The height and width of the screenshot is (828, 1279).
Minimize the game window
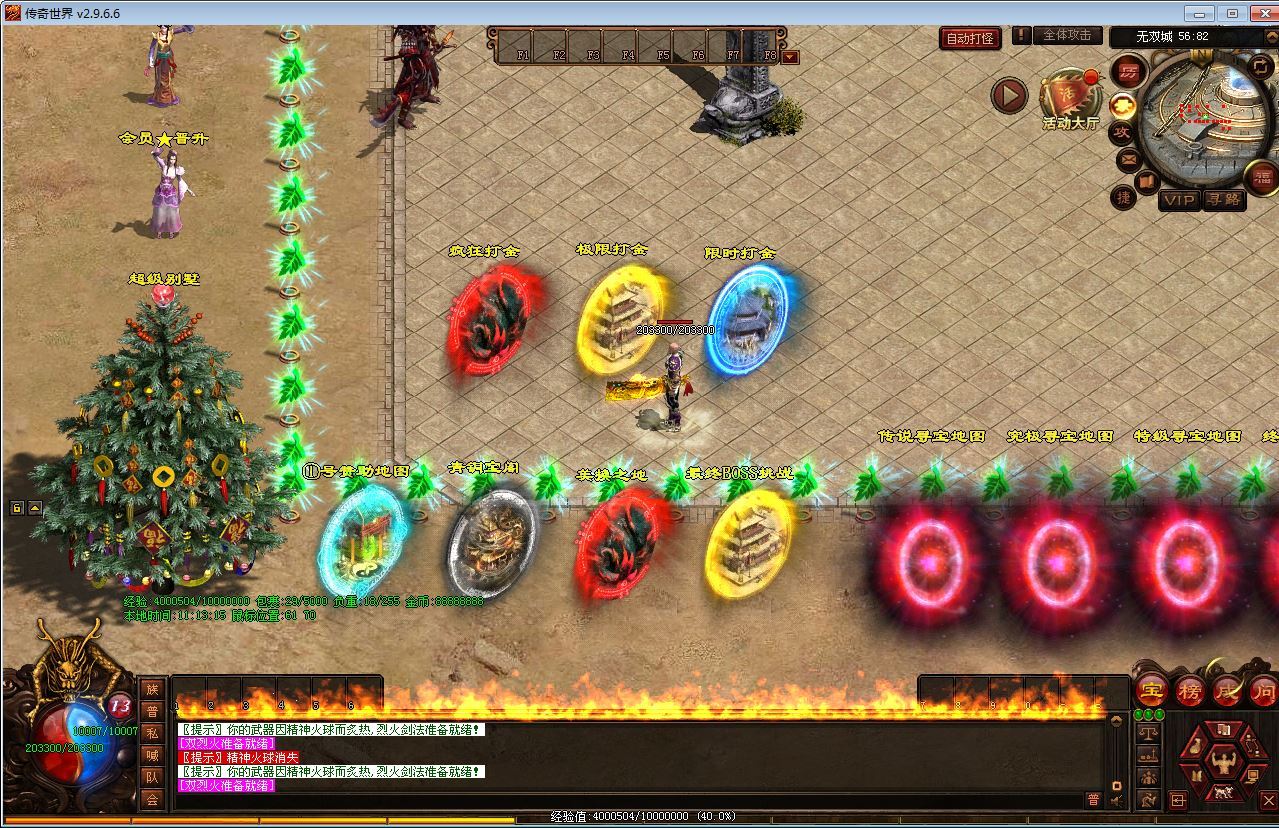pyautogui.click(x=1199, y=13)
